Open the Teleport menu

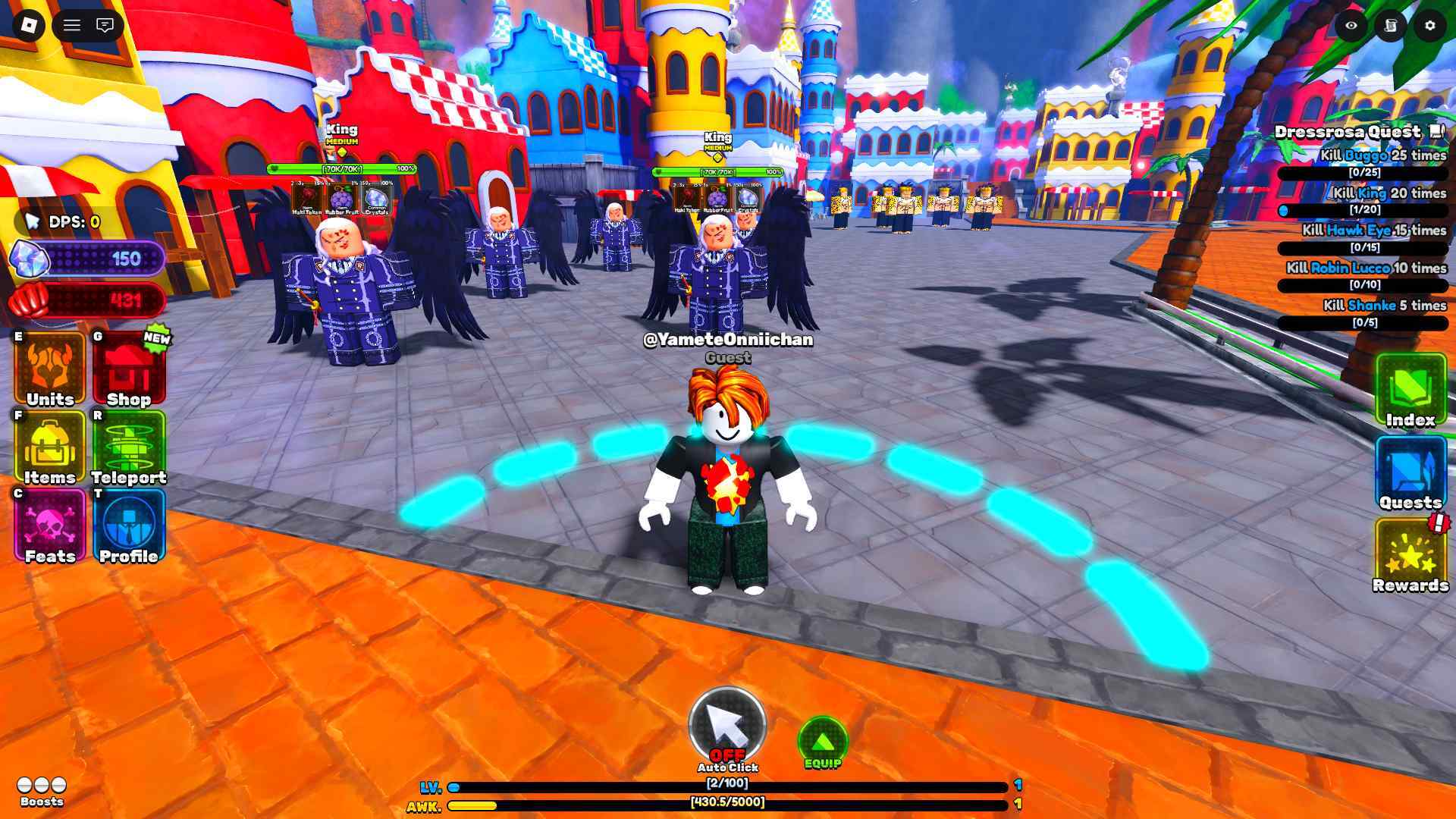pyautogui.click(x=128, y=449)
